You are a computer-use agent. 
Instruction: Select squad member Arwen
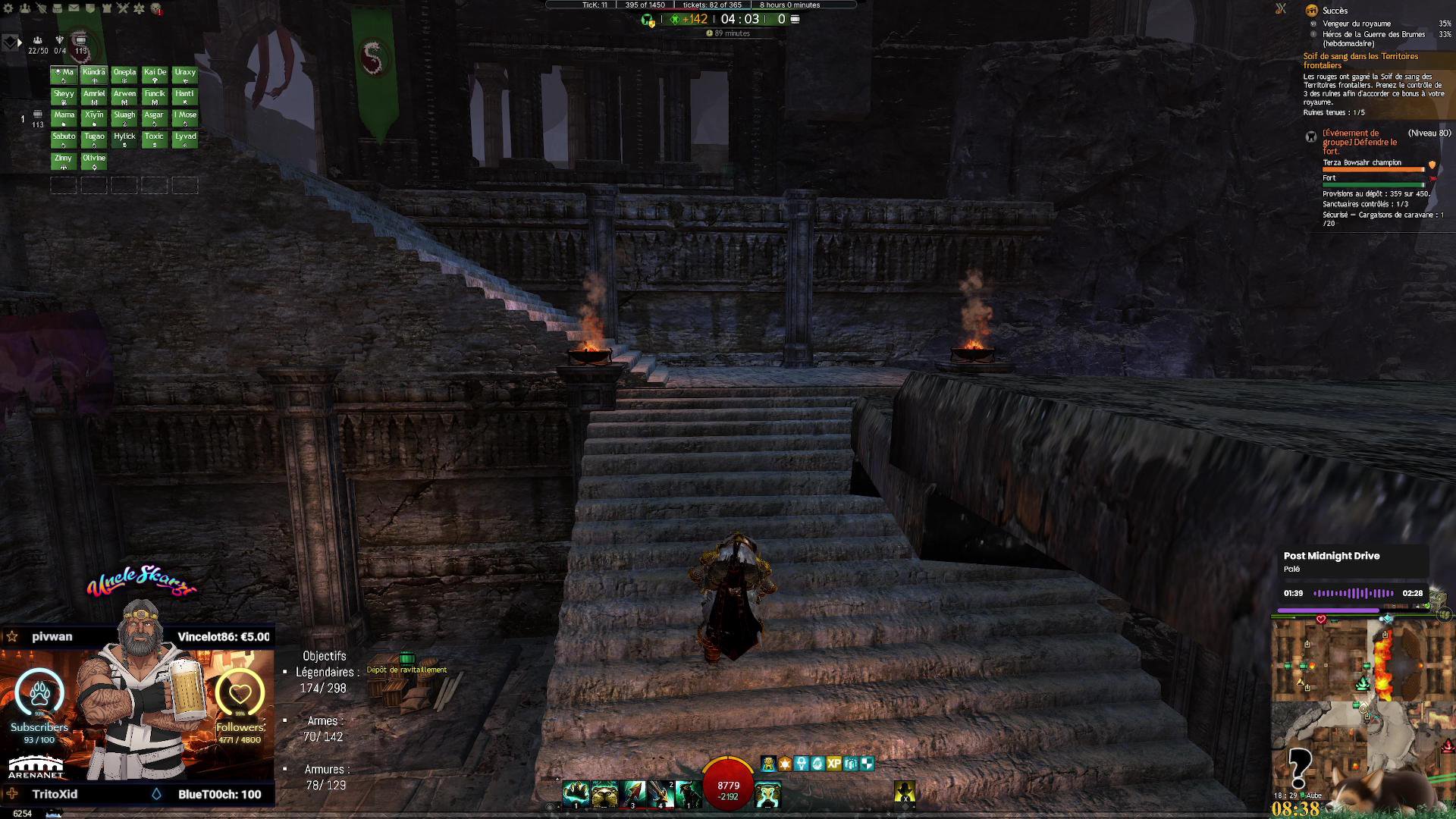(x=124, y=96)
